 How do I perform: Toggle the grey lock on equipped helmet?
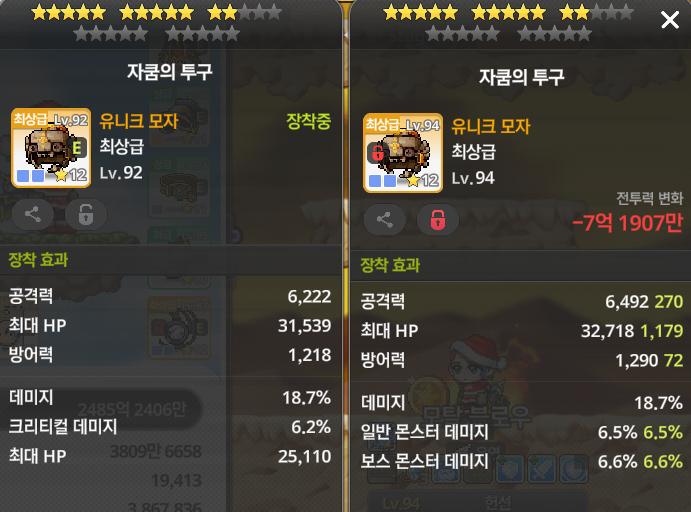(85, 214)
